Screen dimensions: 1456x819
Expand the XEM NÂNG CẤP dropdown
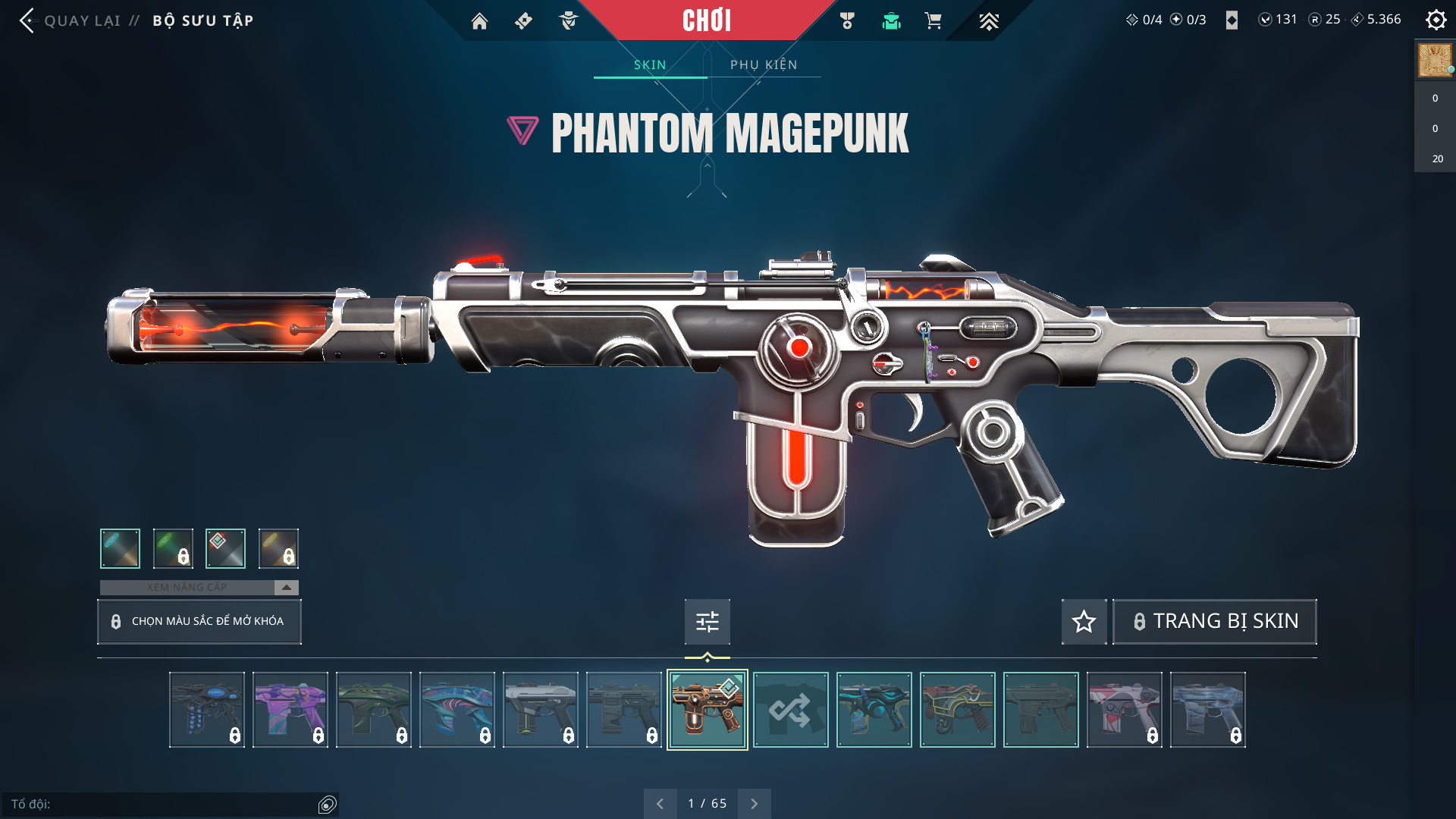(286, 588)
